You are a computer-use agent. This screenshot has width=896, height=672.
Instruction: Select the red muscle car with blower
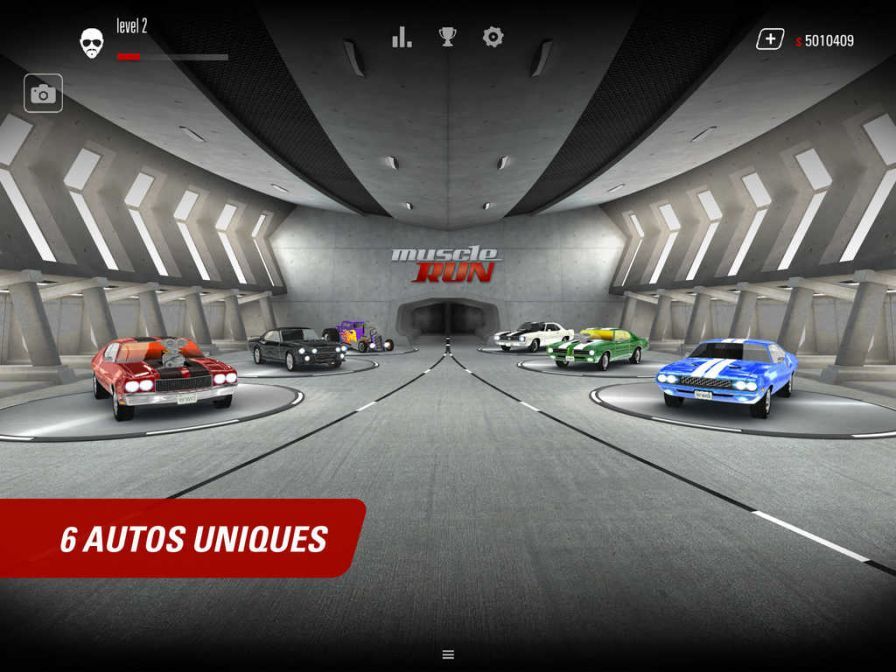[164, 375]
